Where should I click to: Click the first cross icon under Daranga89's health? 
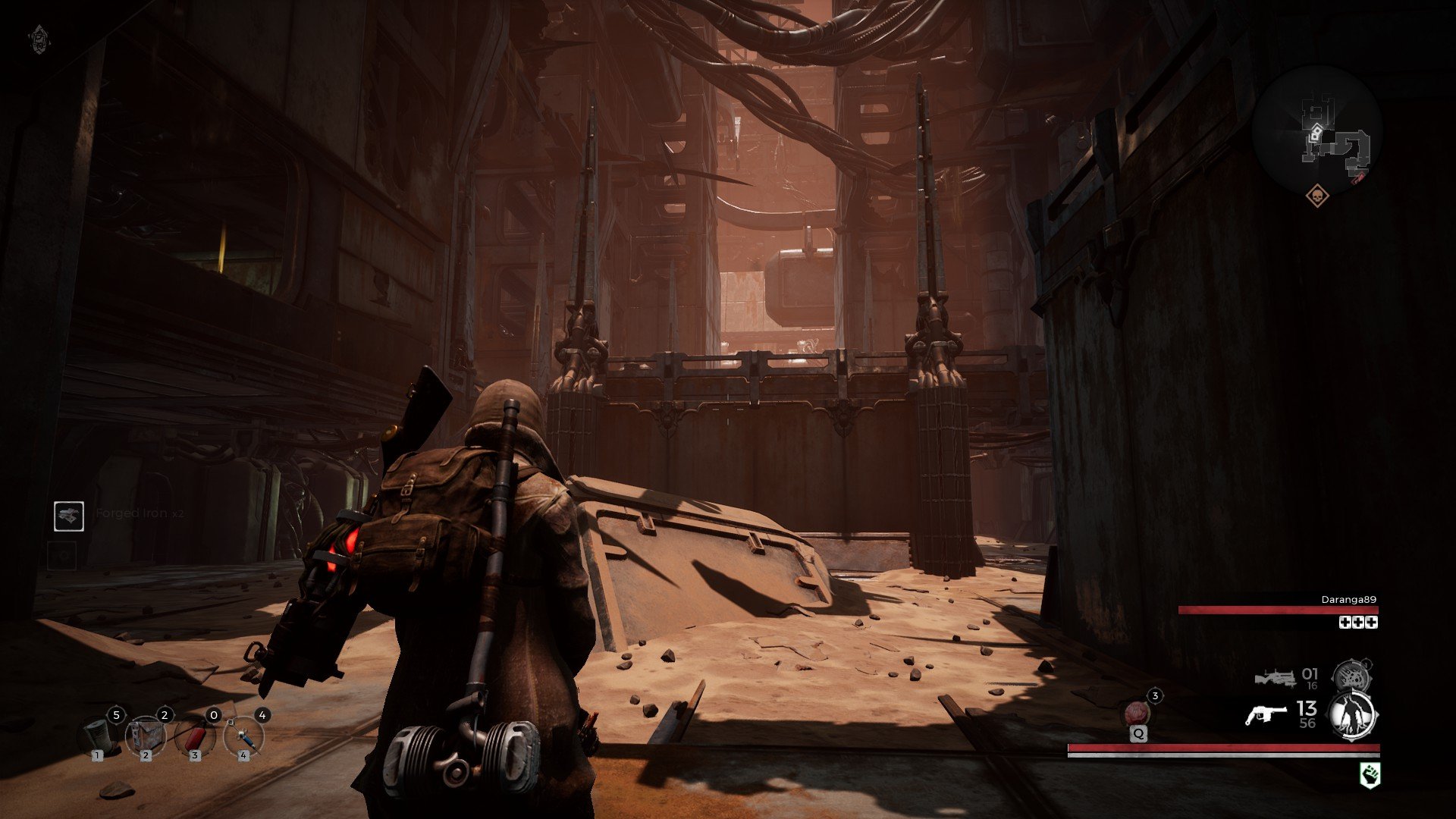(1345, 622)
